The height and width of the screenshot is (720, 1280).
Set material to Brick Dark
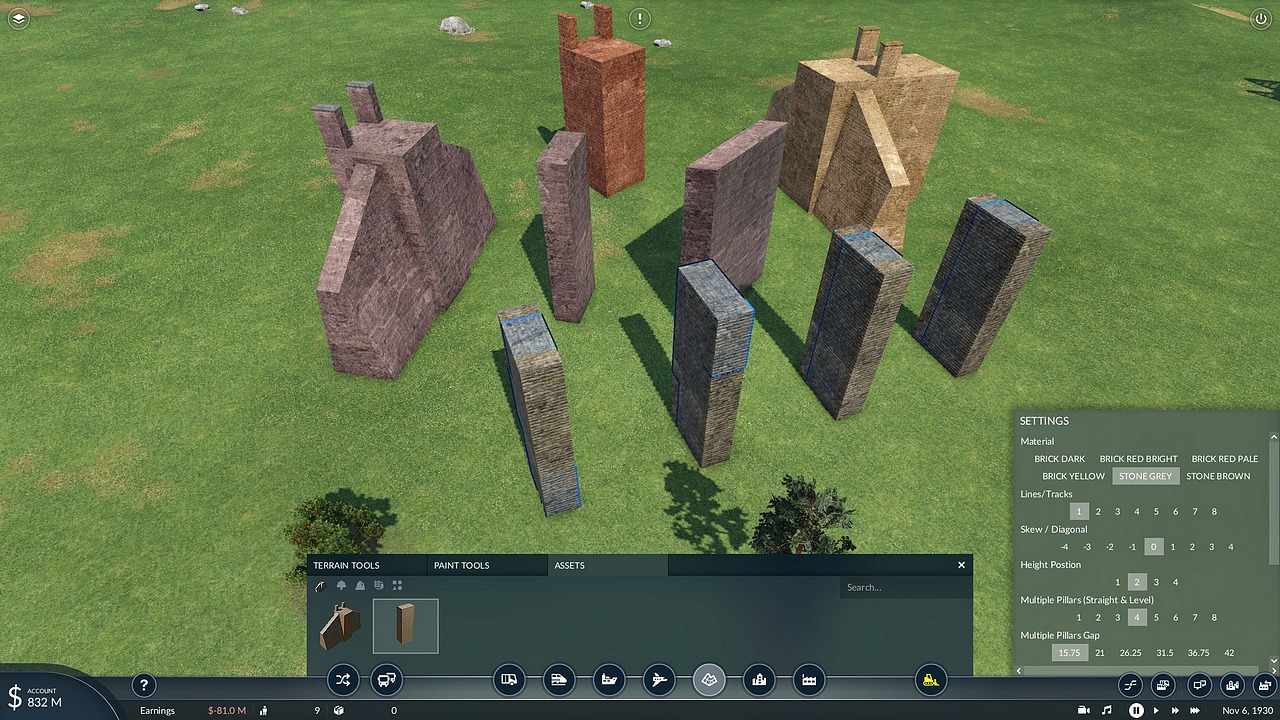[x=1059, y=459]
